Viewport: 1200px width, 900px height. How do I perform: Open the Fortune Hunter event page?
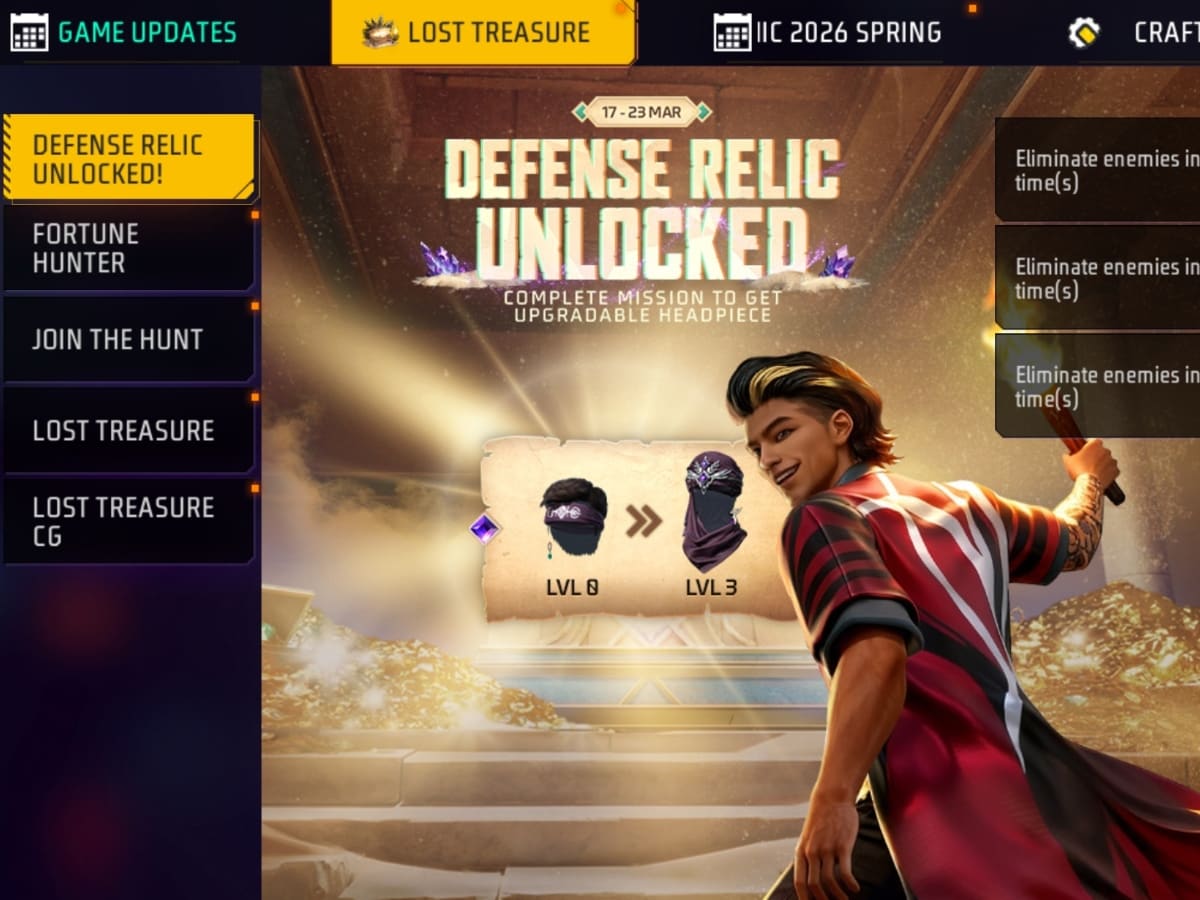(x=128, y=248)
